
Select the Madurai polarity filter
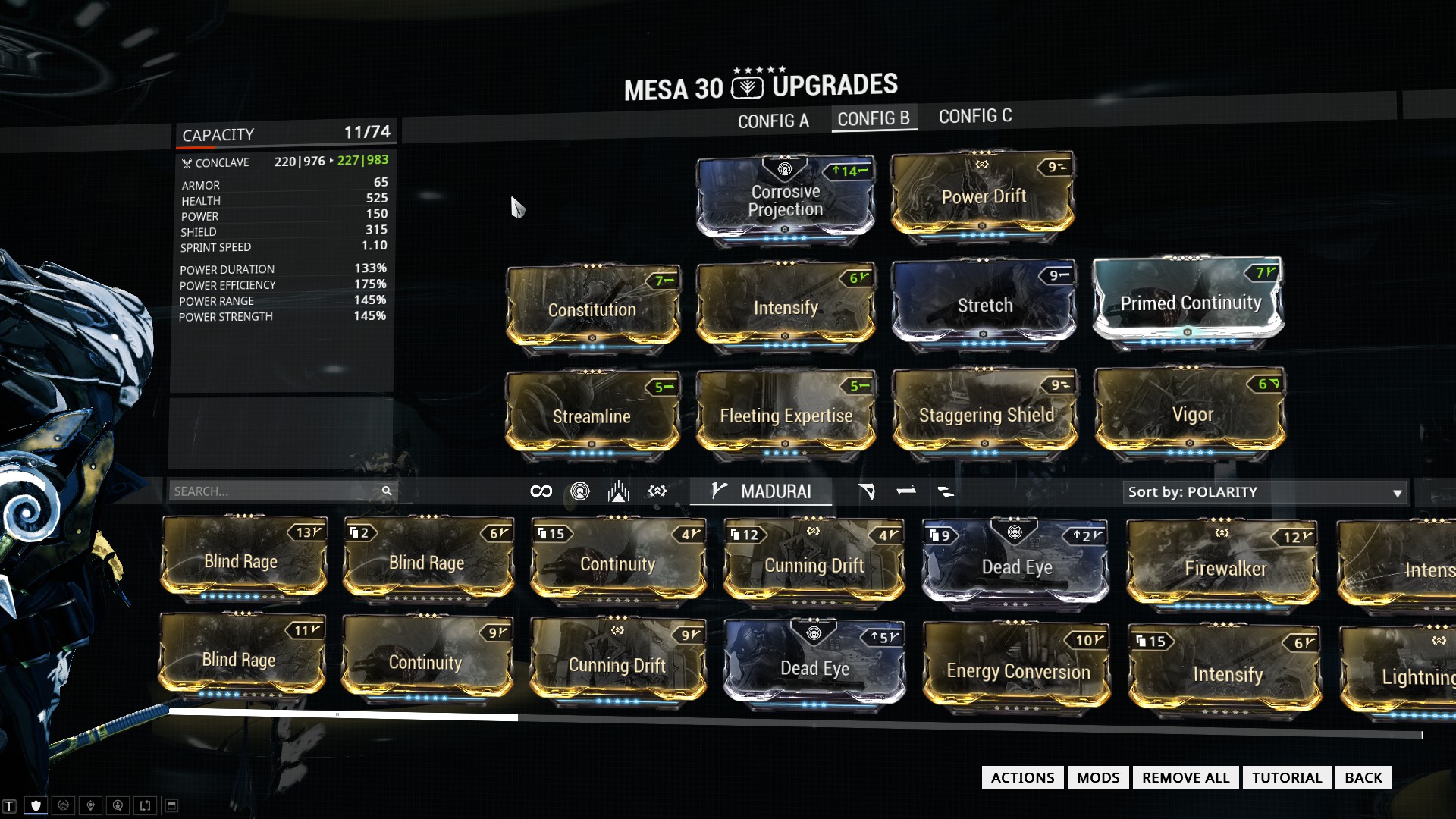[761, 491]
